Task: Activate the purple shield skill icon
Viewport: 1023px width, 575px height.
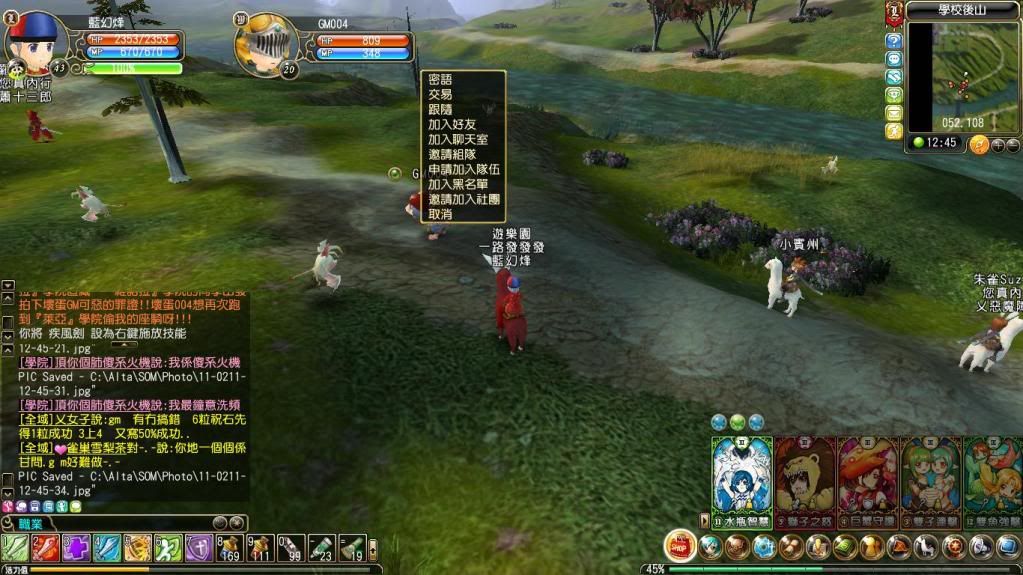Action: (199, 548)
